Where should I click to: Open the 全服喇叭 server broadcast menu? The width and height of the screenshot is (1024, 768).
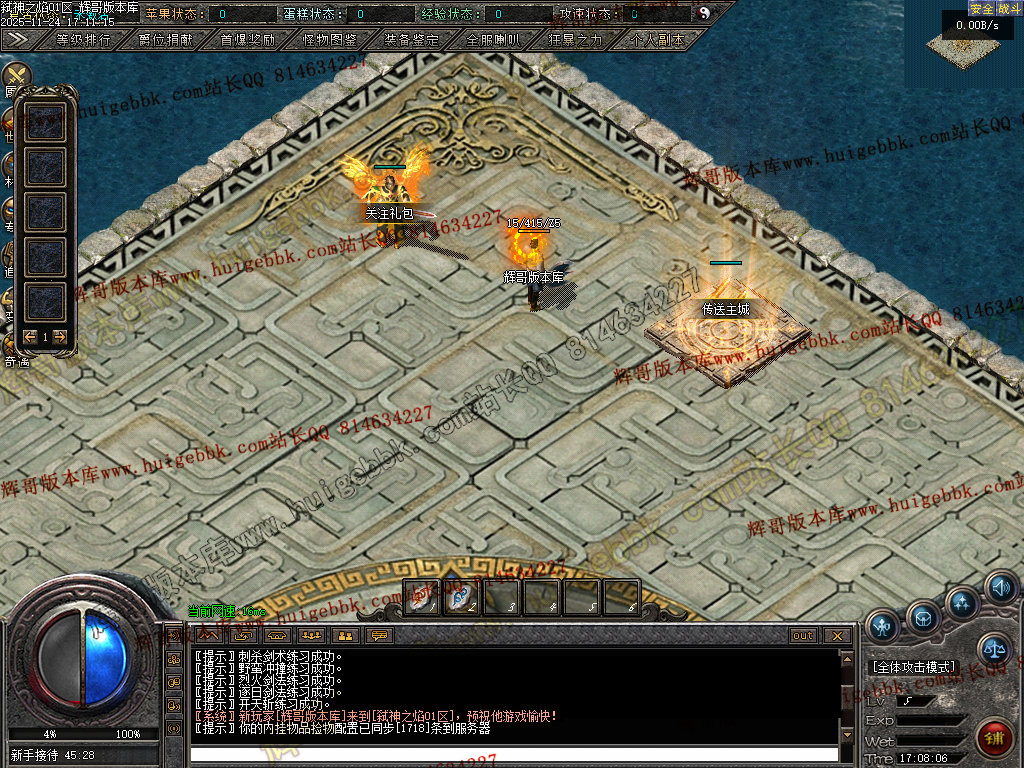pos(493,41)
